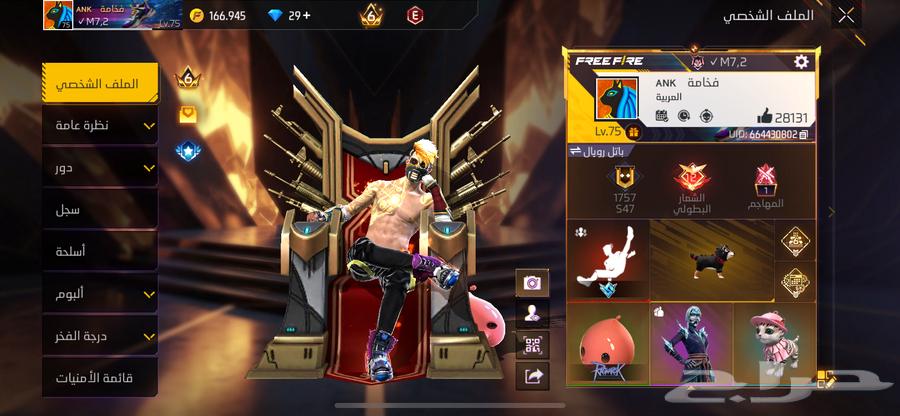
Task: Select the pink hat cat tile
Action: (x=774, y=343)
